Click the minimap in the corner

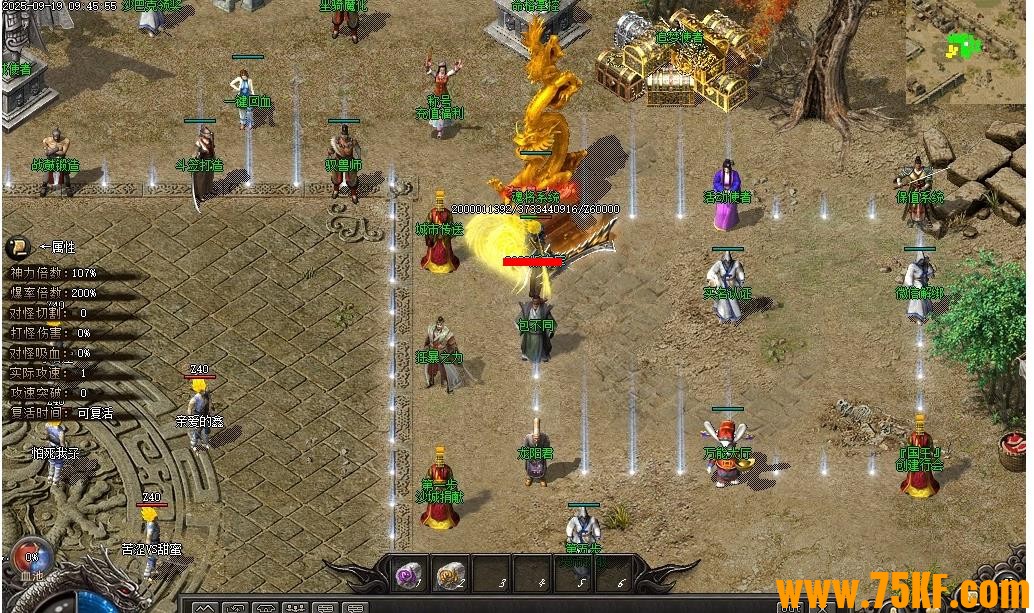[x=964, y=52]
